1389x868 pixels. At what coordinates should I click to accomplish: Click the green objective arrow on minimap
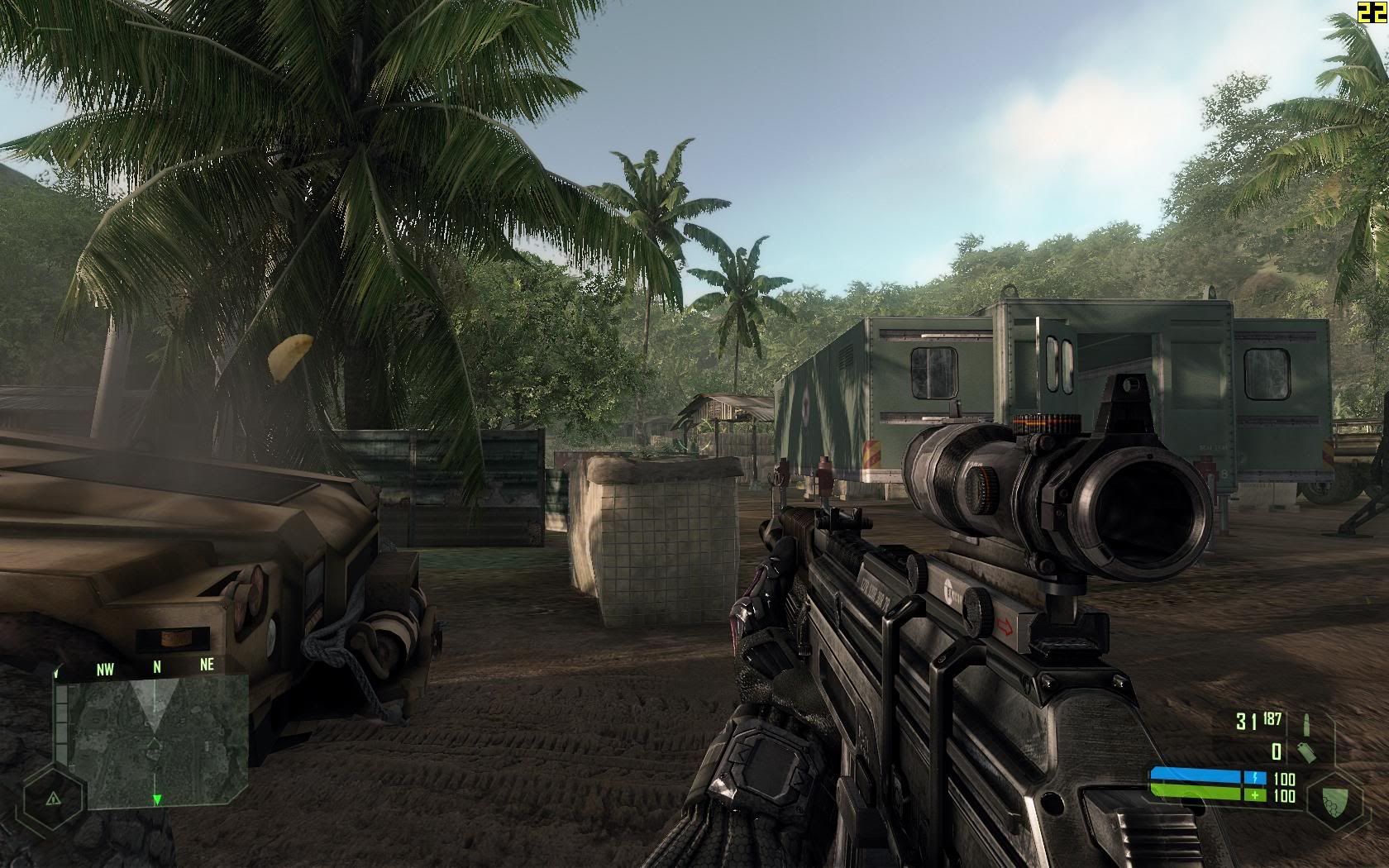(157, 799)
